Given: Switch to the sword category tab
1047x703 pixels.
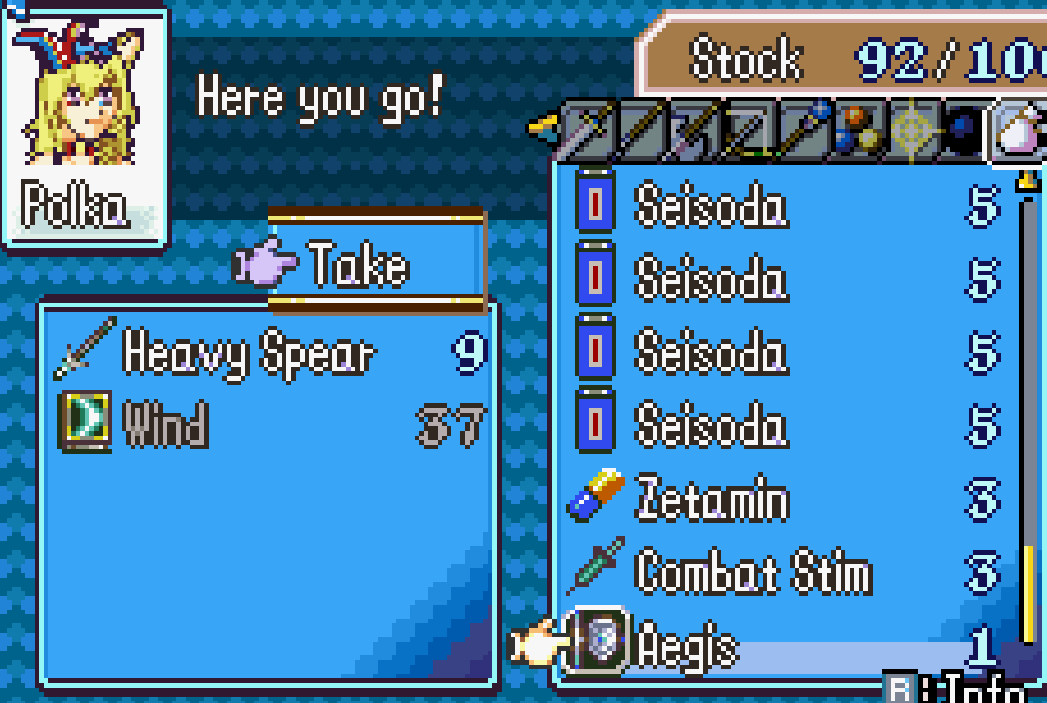Looking at the screenshot, I should (588, 130).
